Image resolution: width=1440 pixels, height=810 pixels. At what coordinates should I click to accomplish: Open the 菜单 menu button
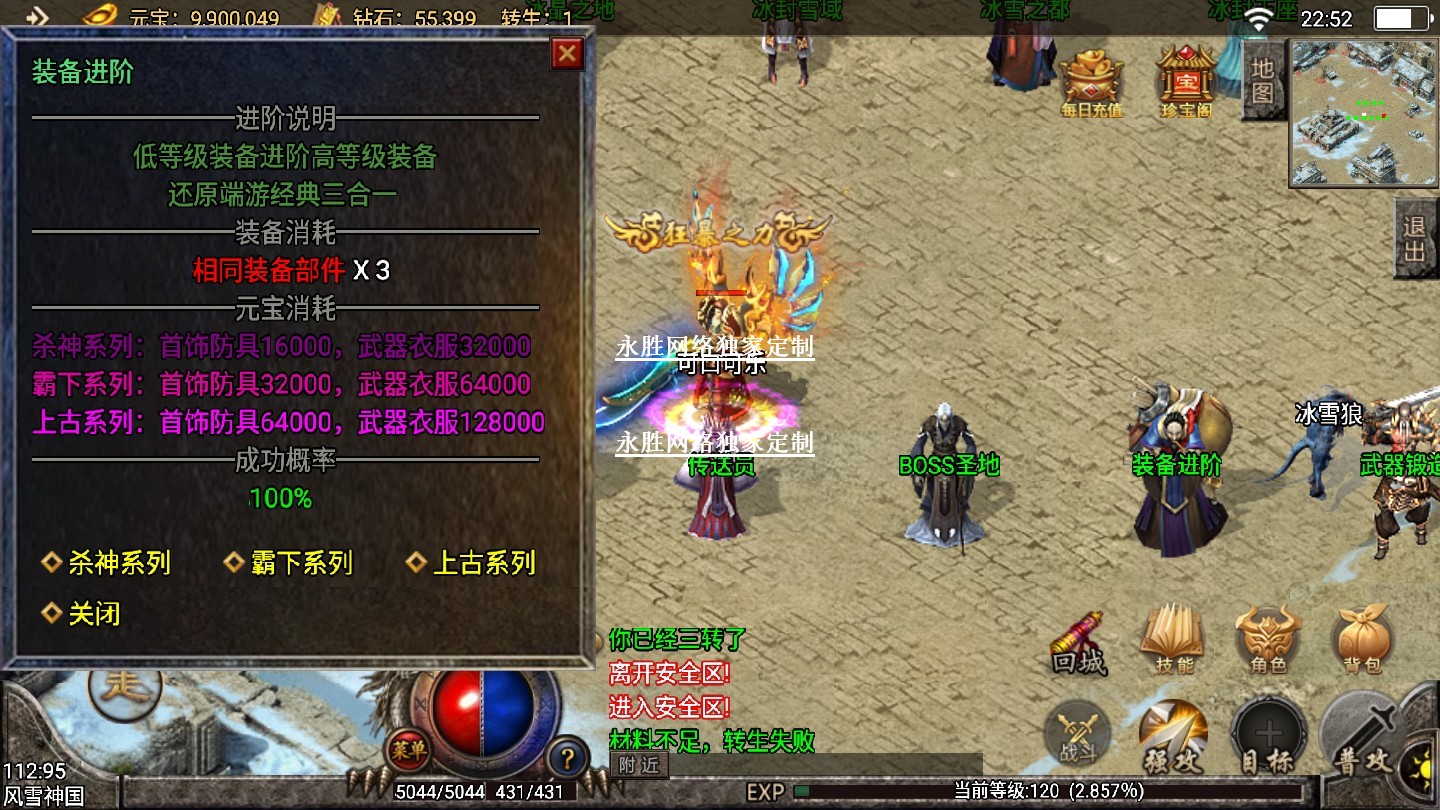point(409,749)
